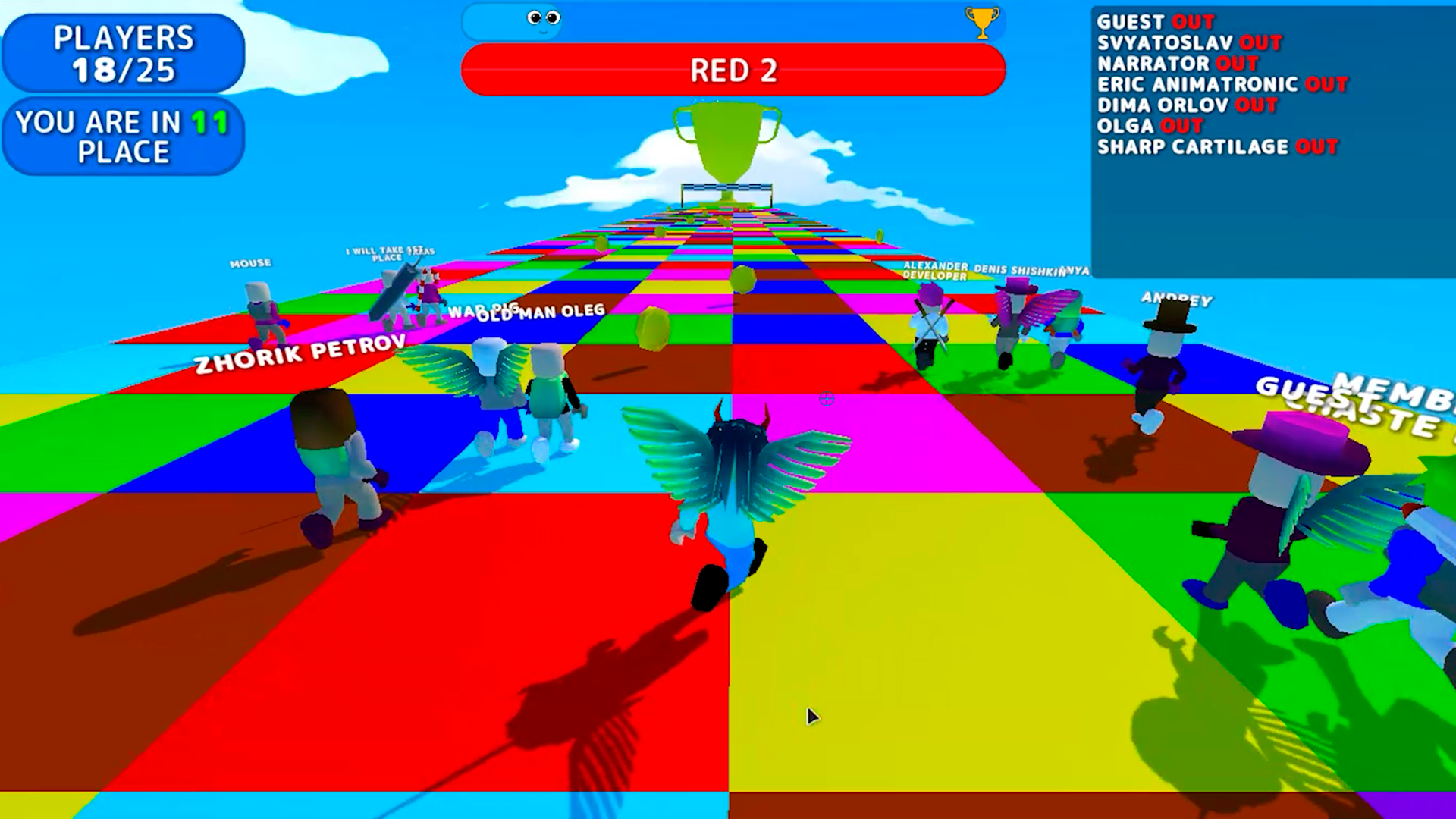Viewport: 1456px width, 819px height.
Task: Click the green trophy at the finish line
Action: pos(726,148)
